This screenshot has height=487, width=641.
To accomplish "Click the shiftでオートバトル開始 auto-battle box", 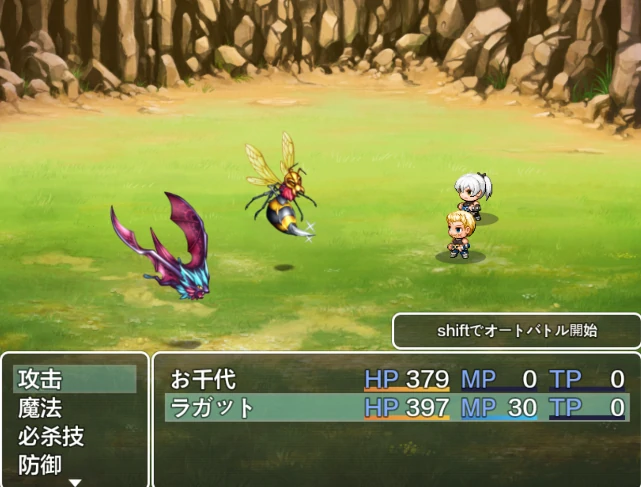I will click(x=516, y=331).
